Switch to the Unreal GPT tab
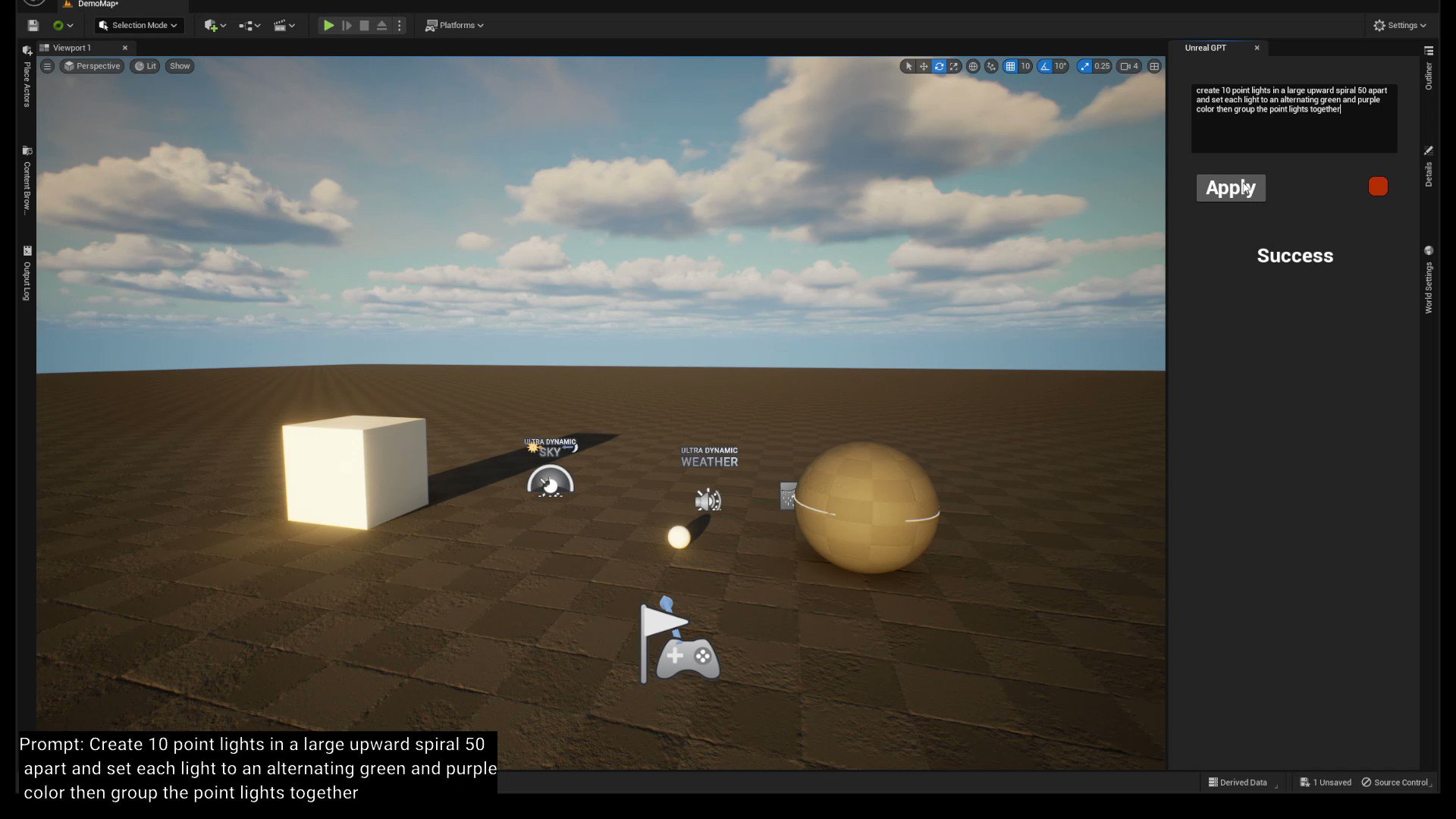1456x819 pixels. pos(1206,48)
